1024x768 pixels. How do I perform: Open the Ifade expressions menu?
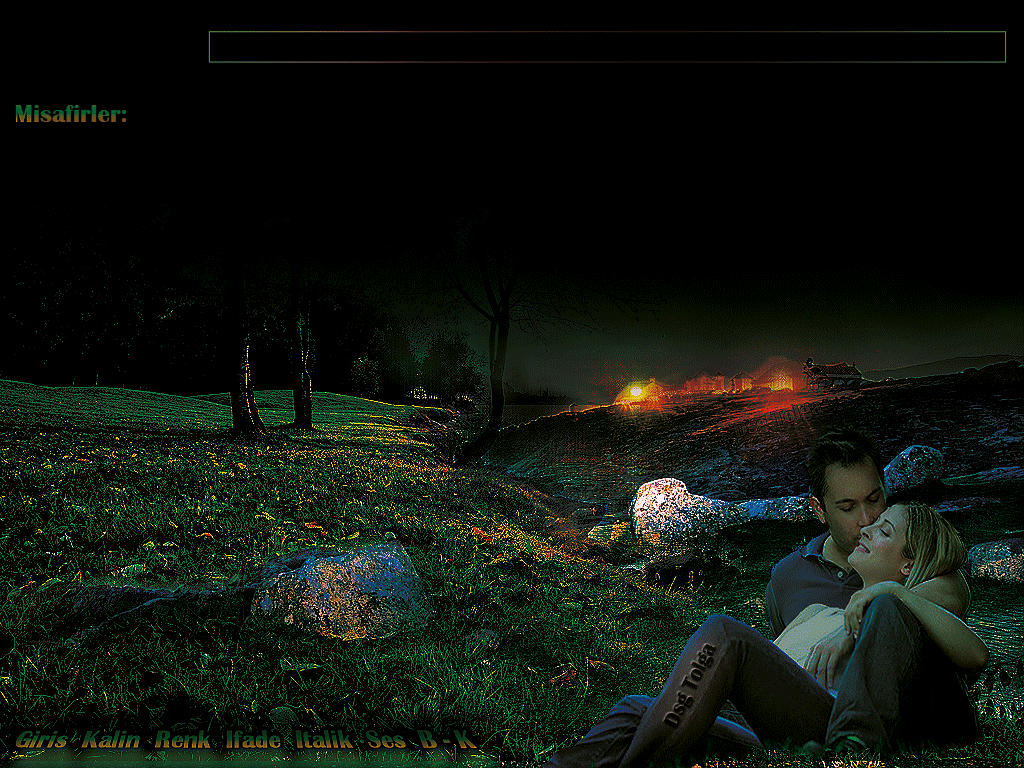pyautogui.click(x=252, y=741)
